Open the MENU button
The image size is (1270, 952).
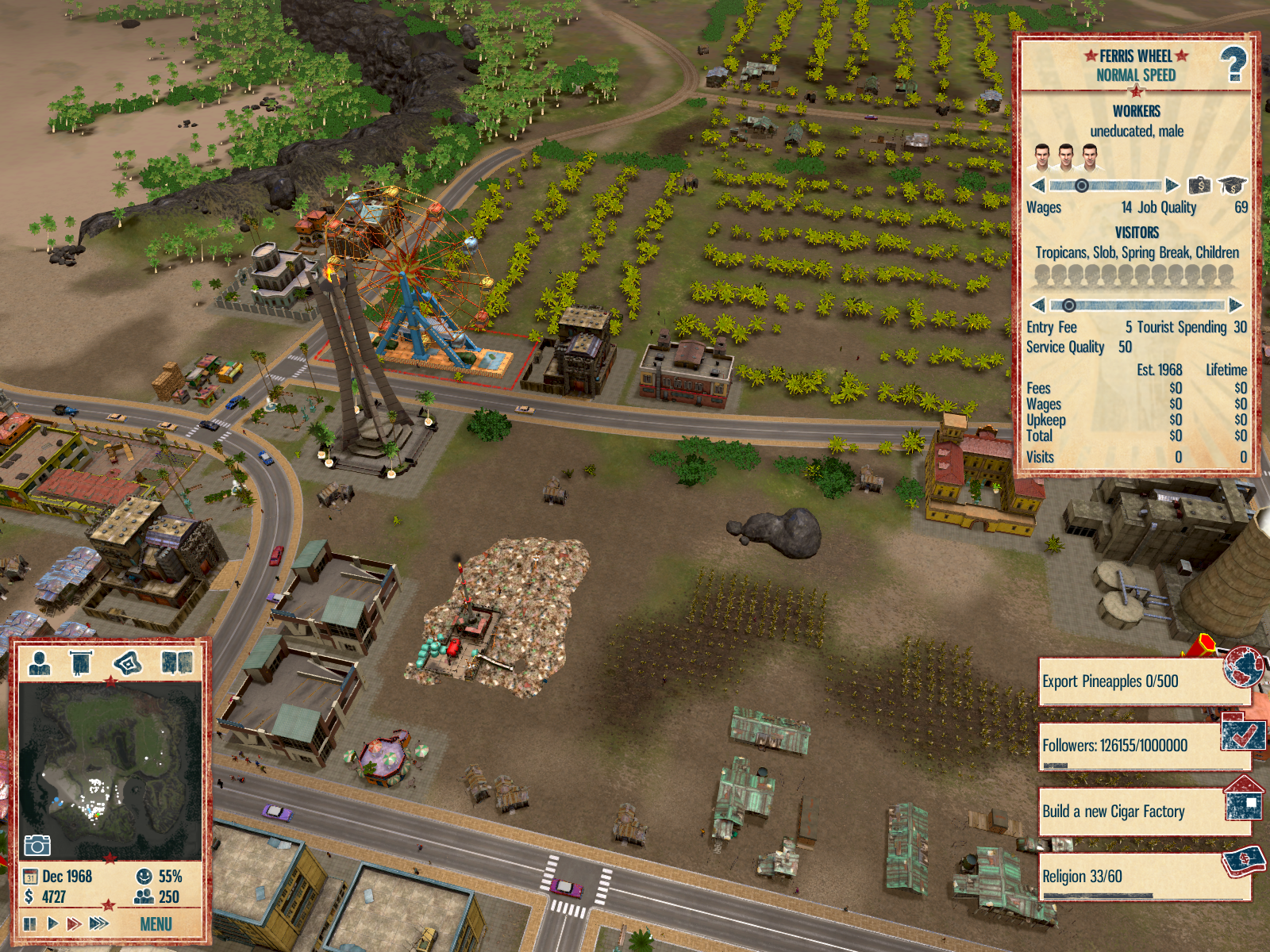[x=156, y=924]
